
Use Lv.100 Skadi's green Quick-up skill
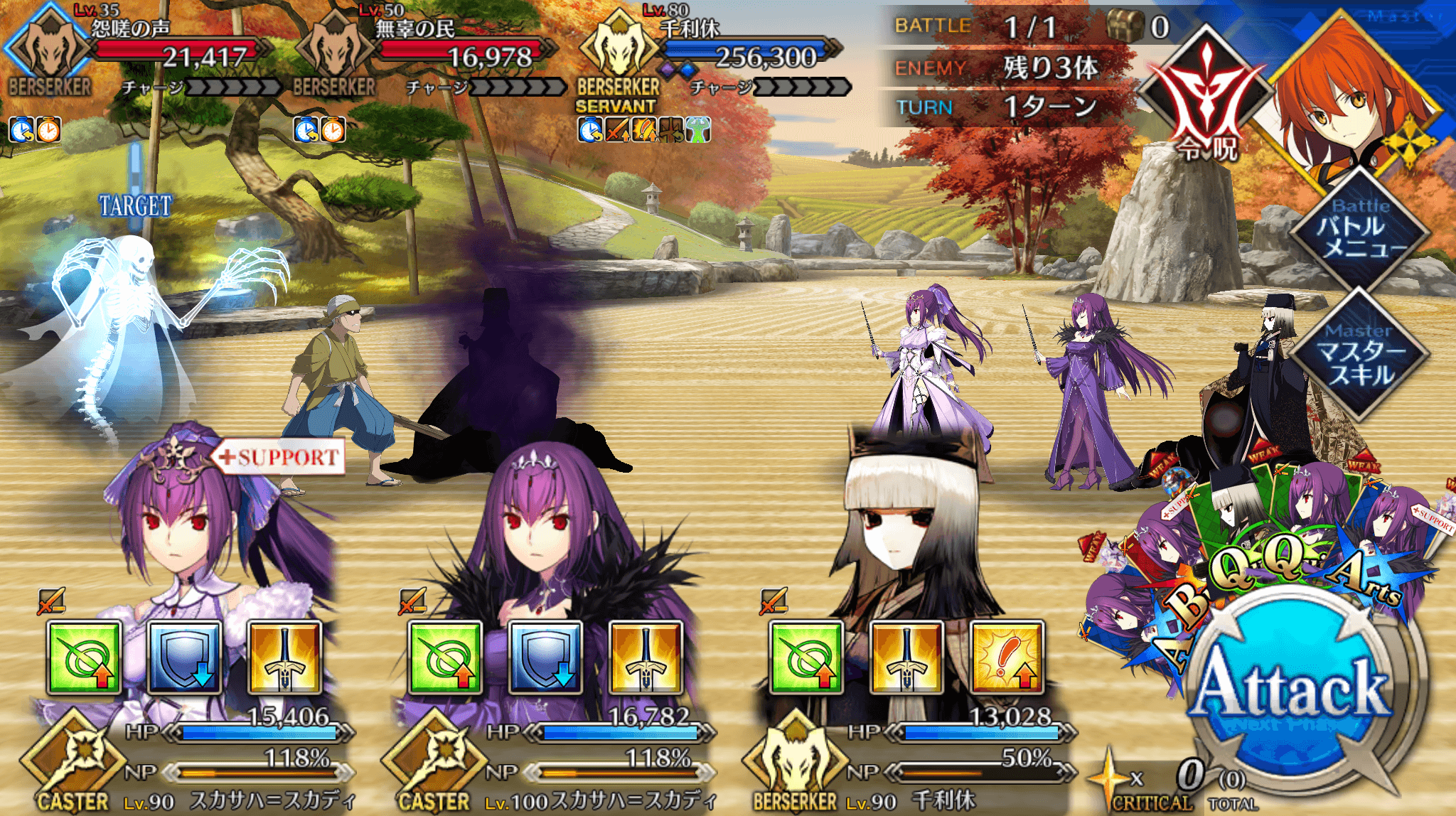(445, 658)
